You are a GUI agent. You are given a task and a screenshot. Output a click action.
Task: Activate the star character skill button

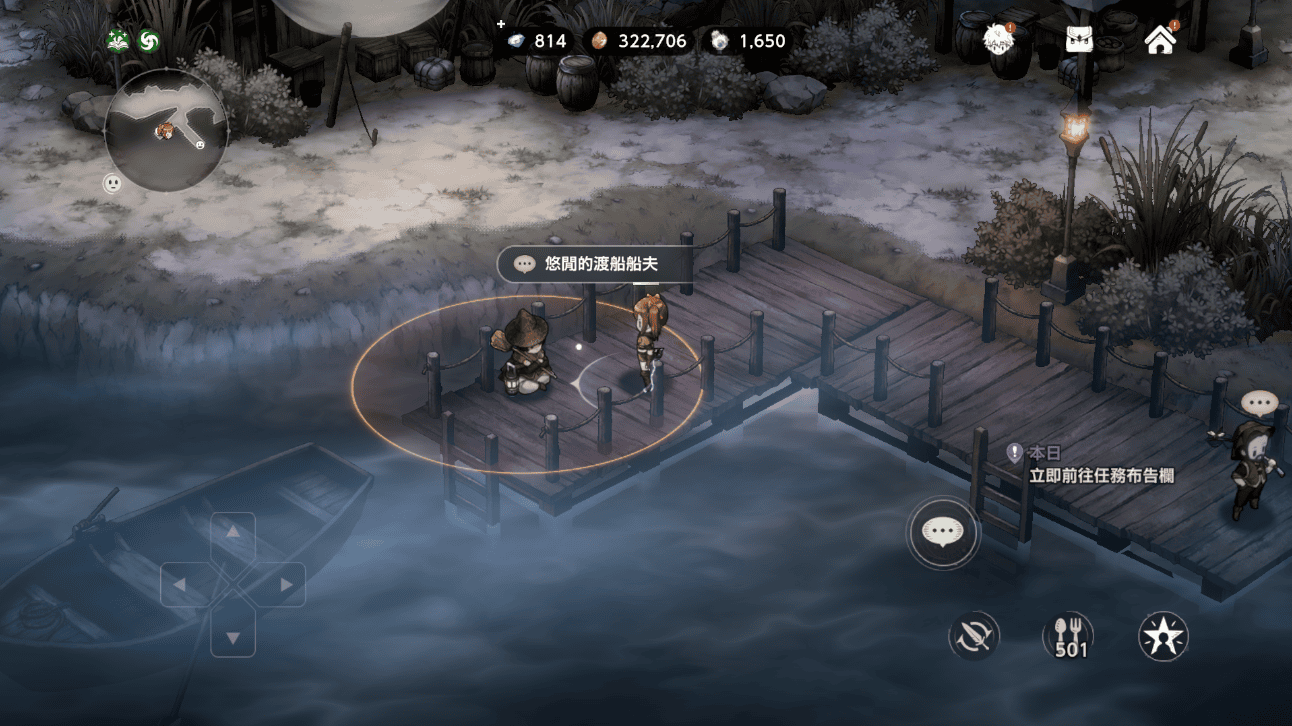tap(1163, 636)
